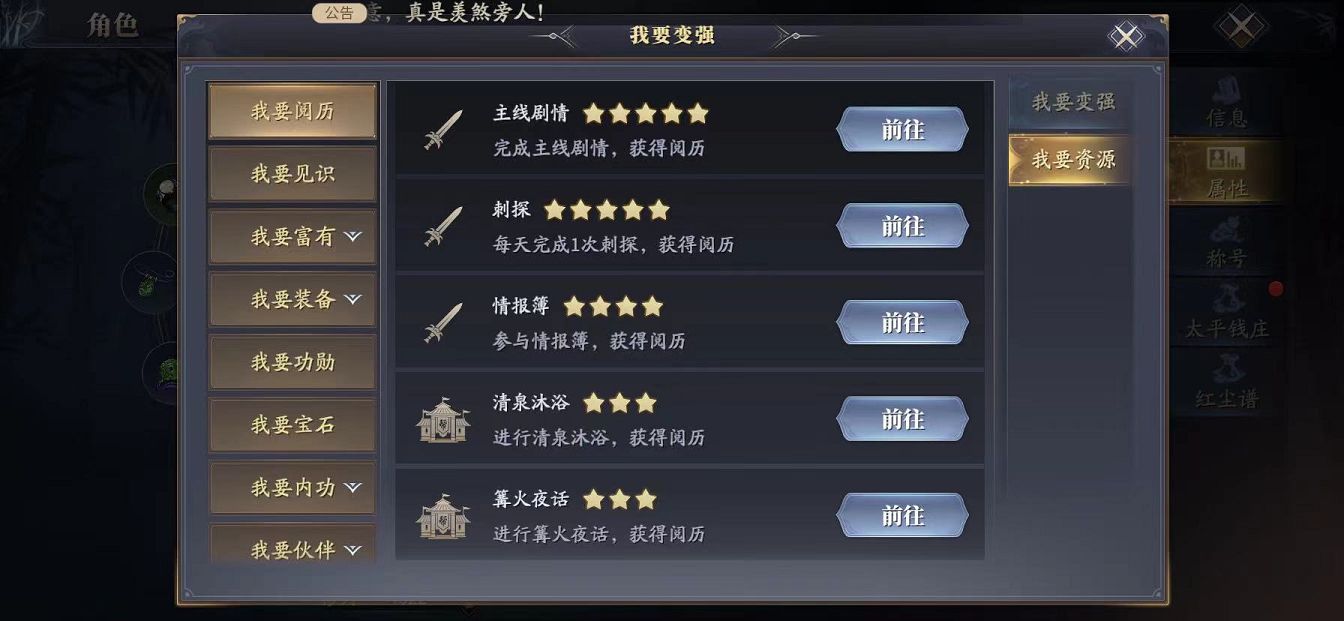1344x621 pixels.
Task: Expand the 我要装备 category
Action: pyautogui.click(x=292, y=299)
